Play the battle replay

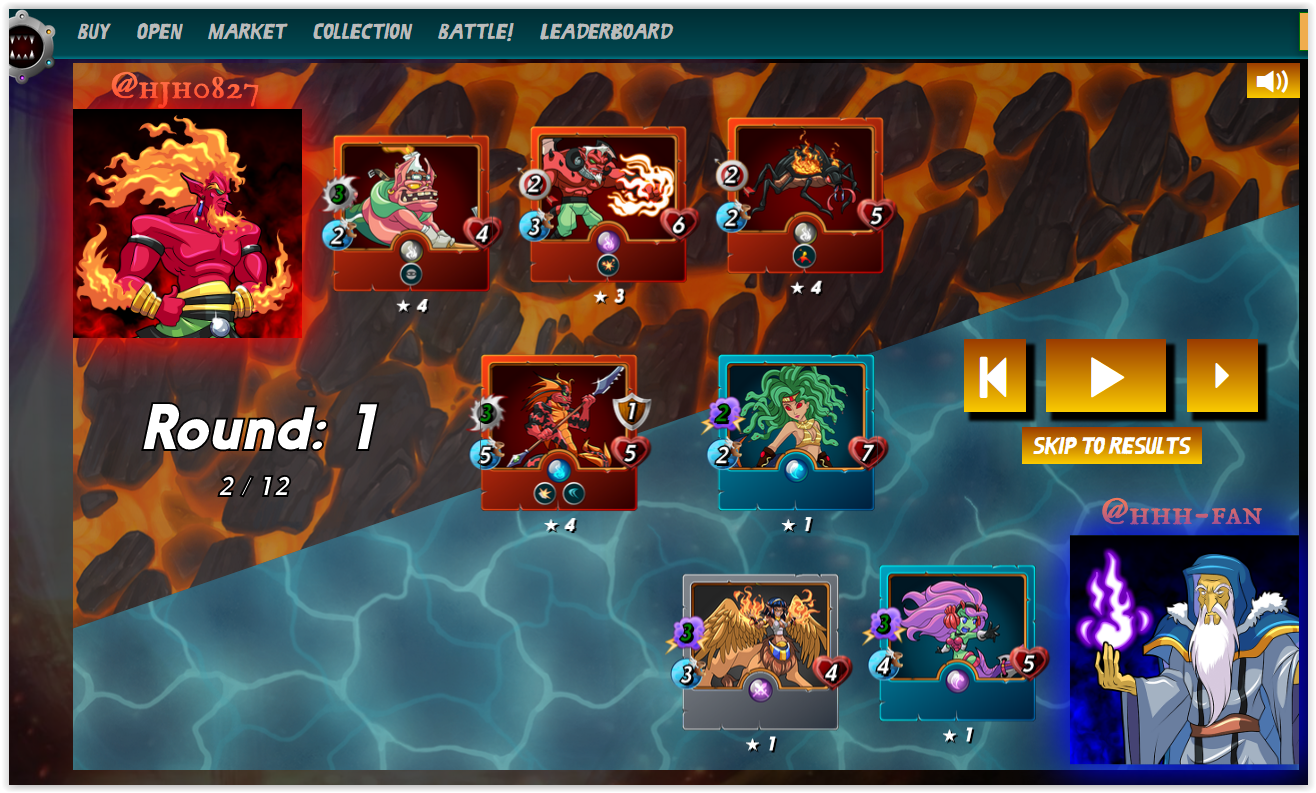[x=1105, y=376]
